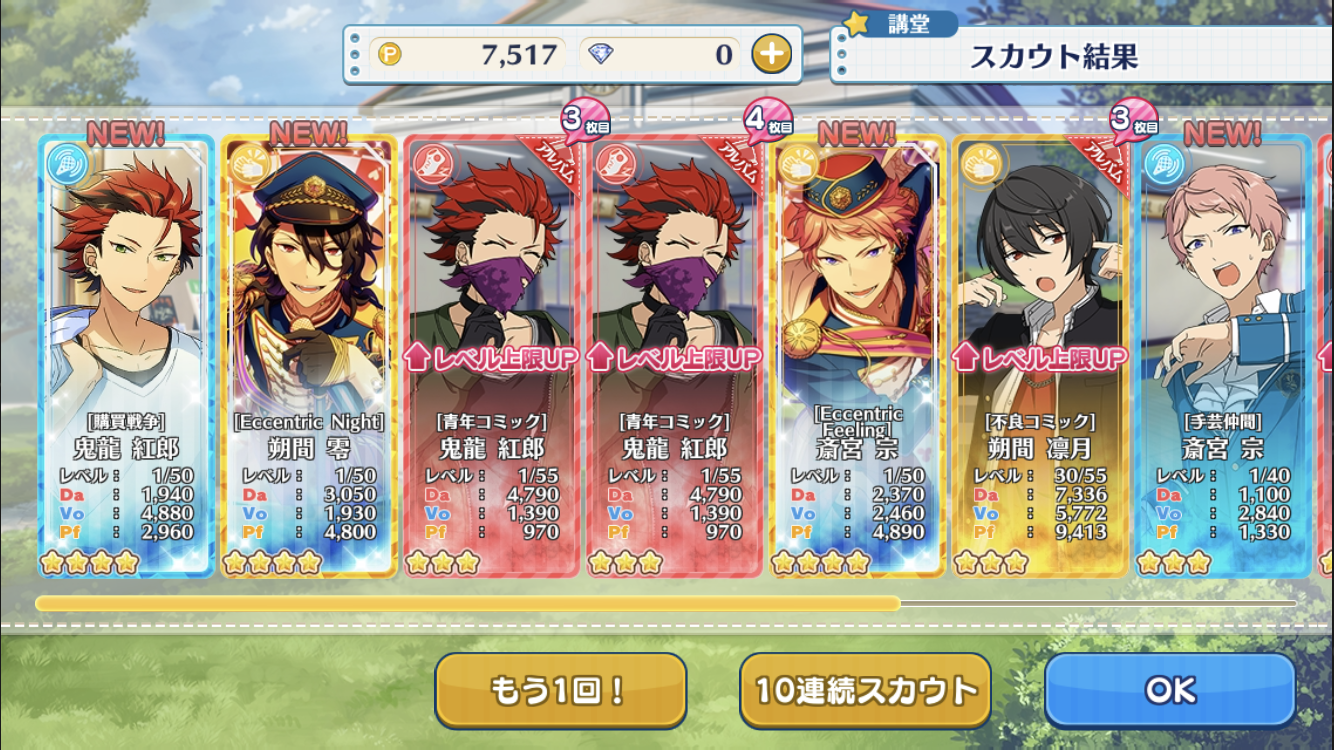Select the [購買戦争] 鬼龍紅郎 card
Viewport: 1334px width, 750px height.
click(x=126, y=355)
